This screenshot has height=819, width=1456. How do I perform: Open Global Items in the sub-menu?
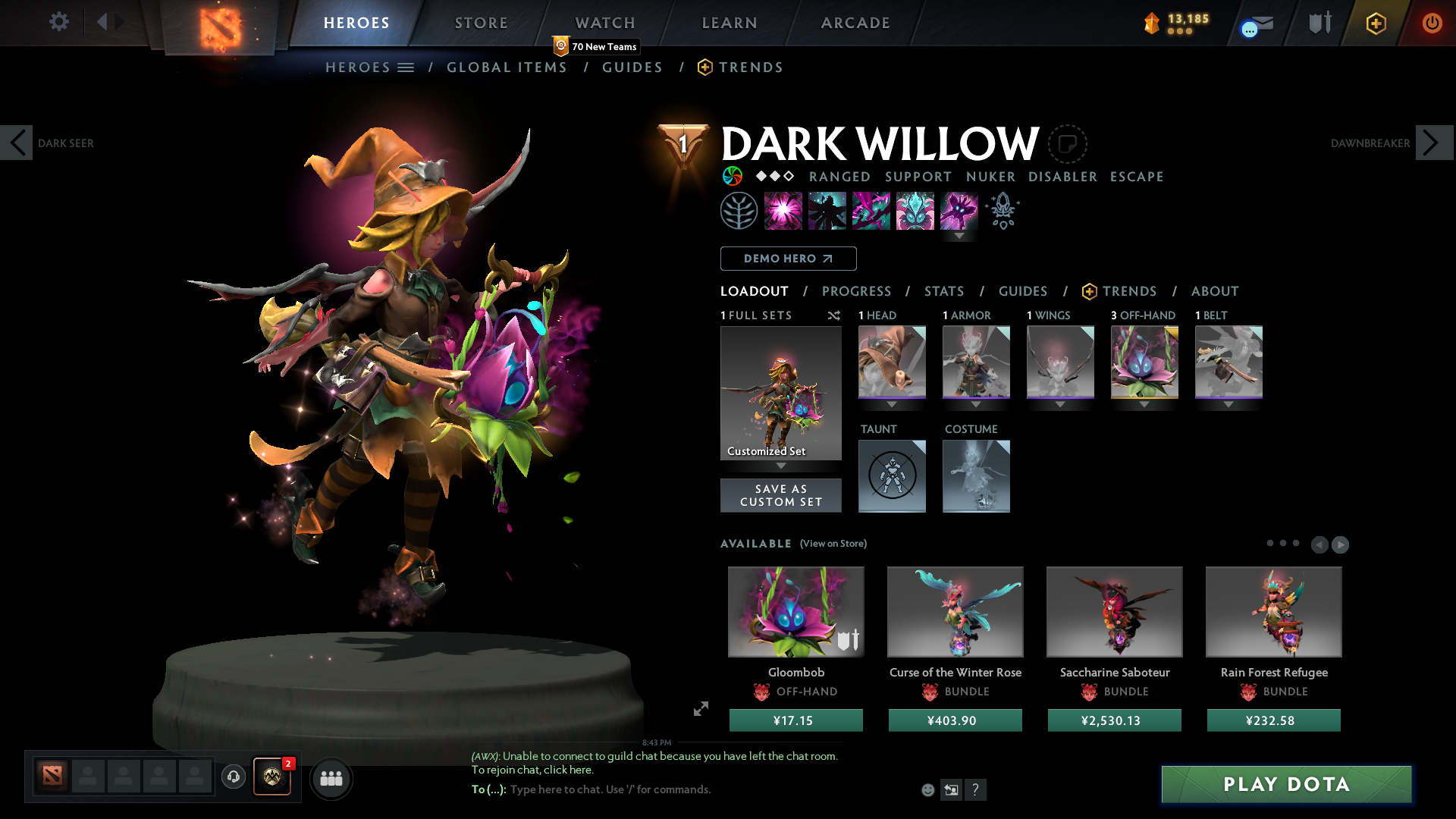pyautogui.click(x=507, y=67)
